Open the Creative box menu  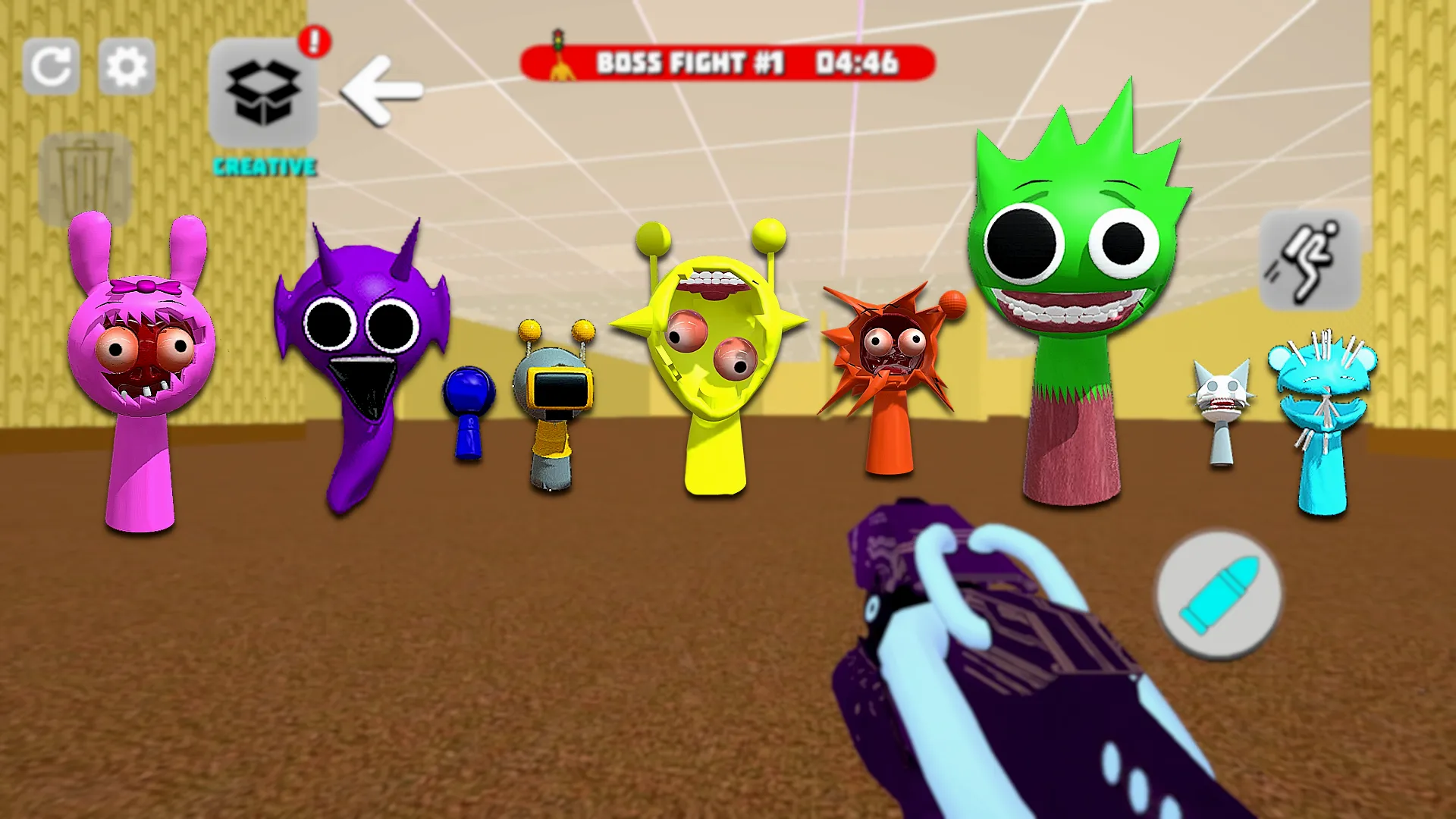tap(263, 93)
